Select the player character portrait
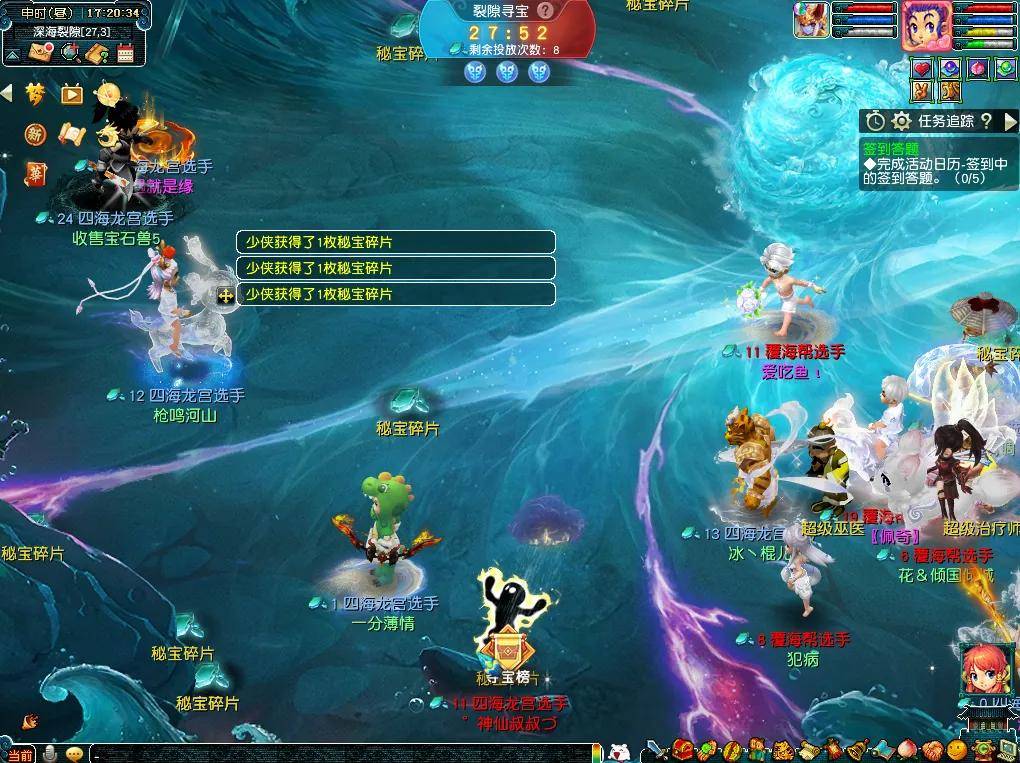Screen dimensions: 1020x763 click(925, 24)
